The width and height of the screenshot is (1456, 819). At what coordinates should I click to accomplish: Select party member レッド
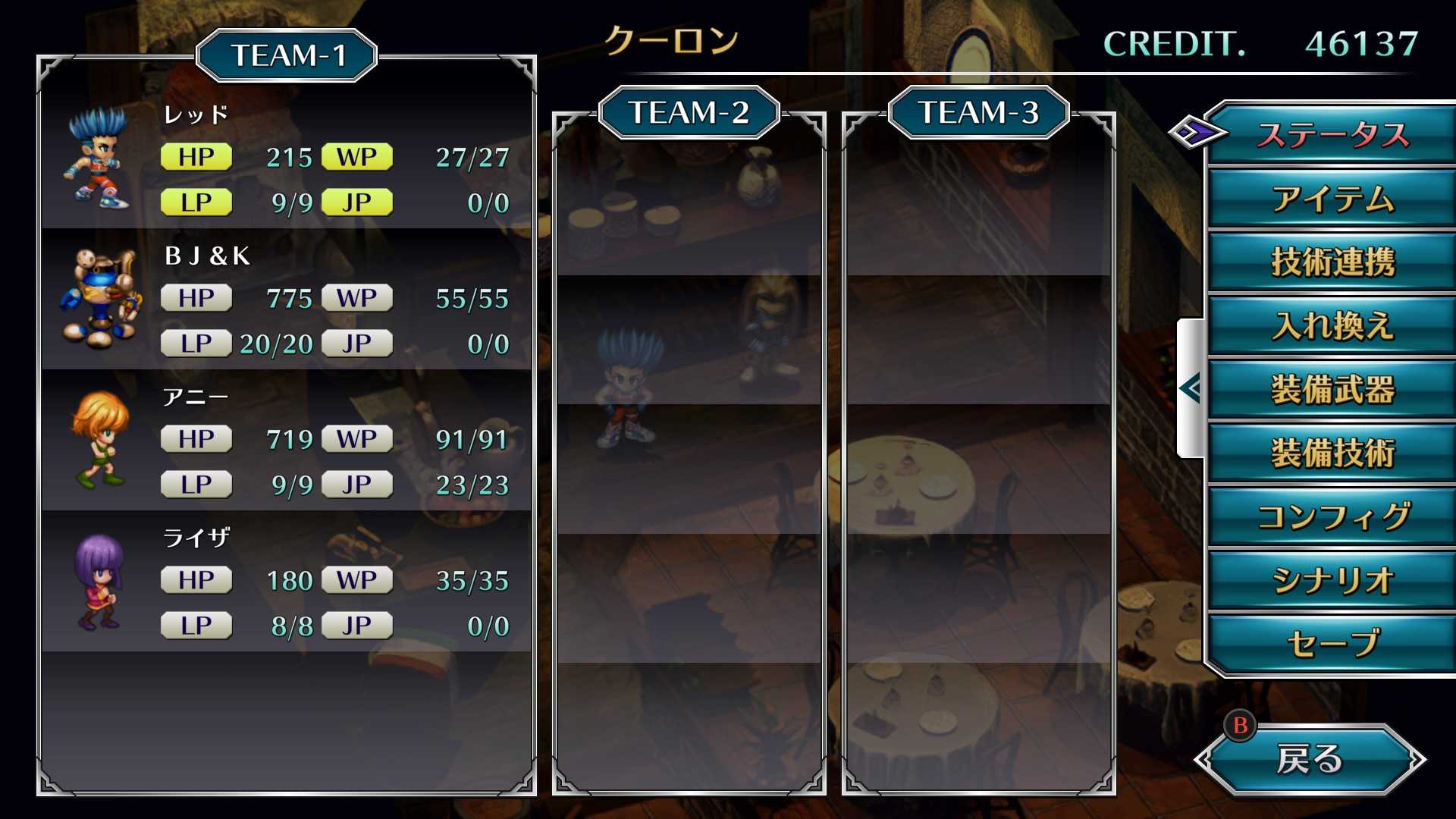coord(287,159)
